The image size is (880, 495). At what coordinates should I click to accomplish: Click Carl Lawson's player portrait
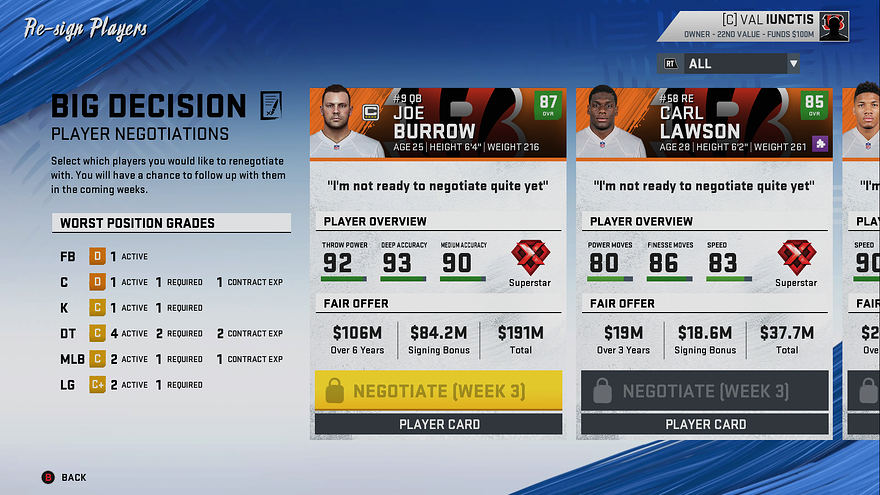pos(610,122)
